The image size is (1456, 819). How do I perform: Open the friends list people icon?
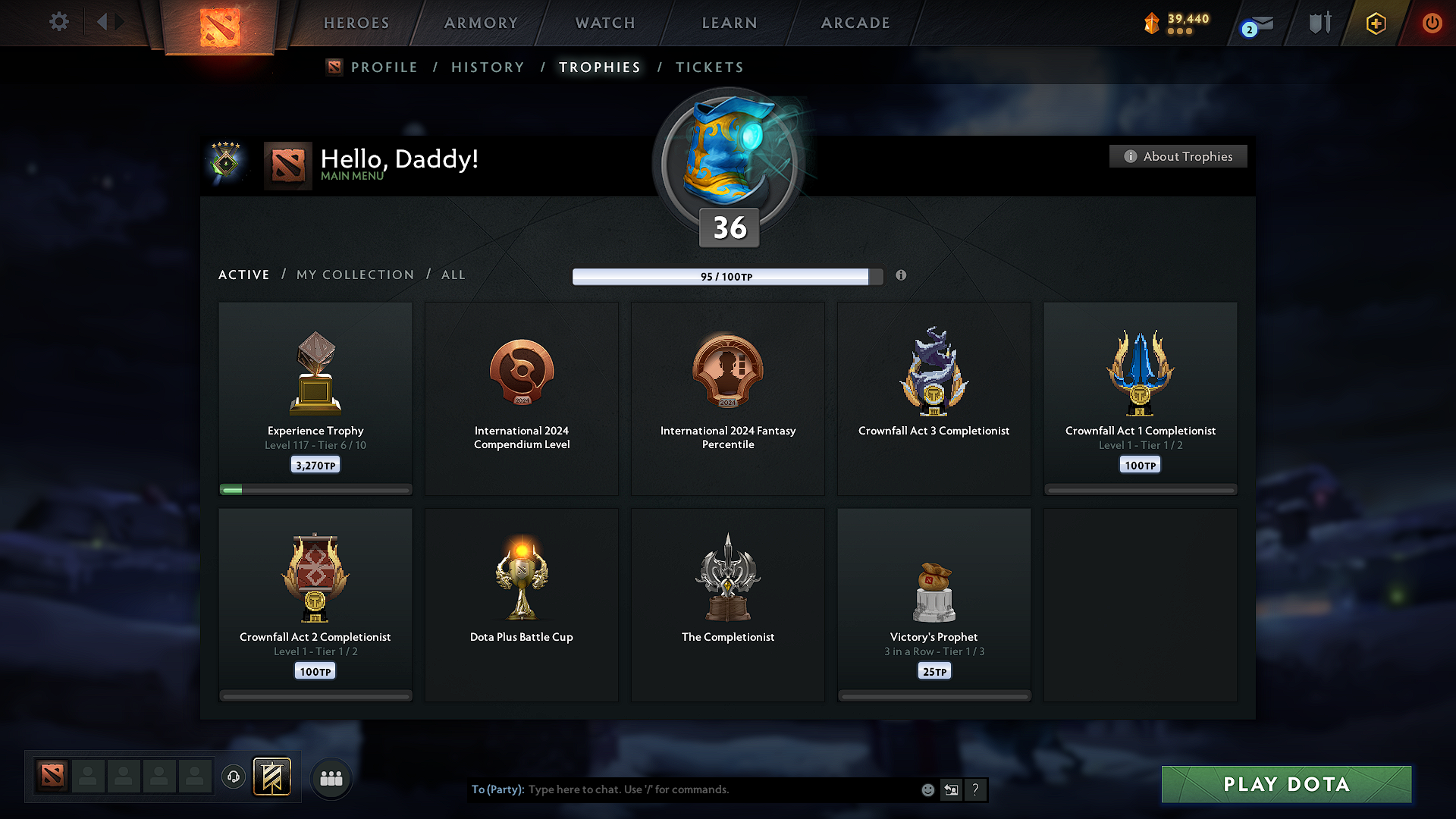tap(331, 777)
